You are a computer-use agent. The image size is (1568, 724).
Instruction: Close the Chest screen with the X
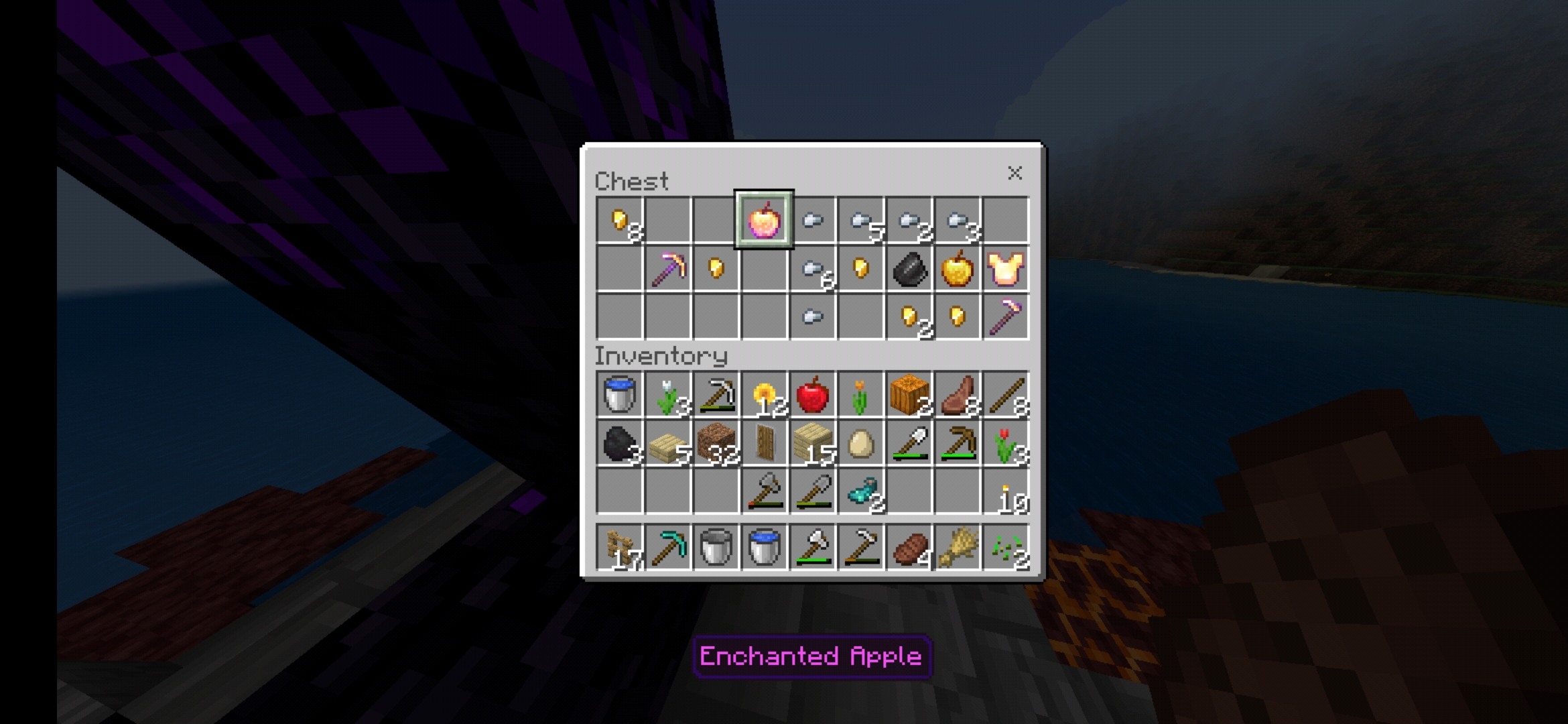tap(1016, 174)
